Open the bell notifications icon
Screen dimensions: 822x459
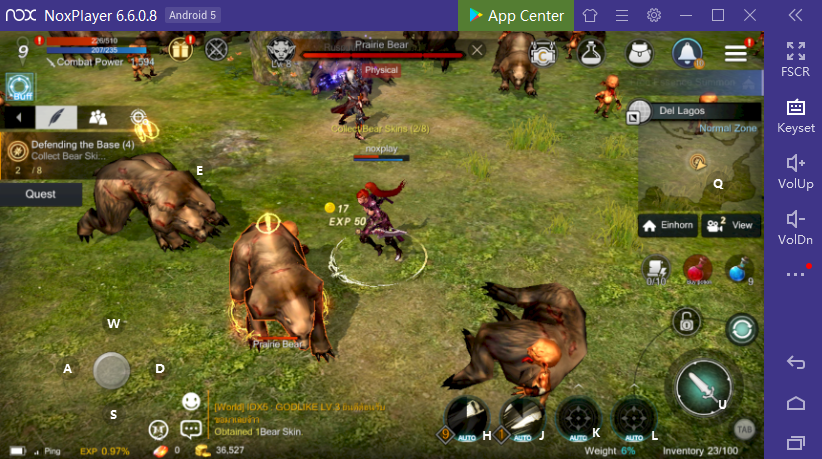[x=686, y=52]
